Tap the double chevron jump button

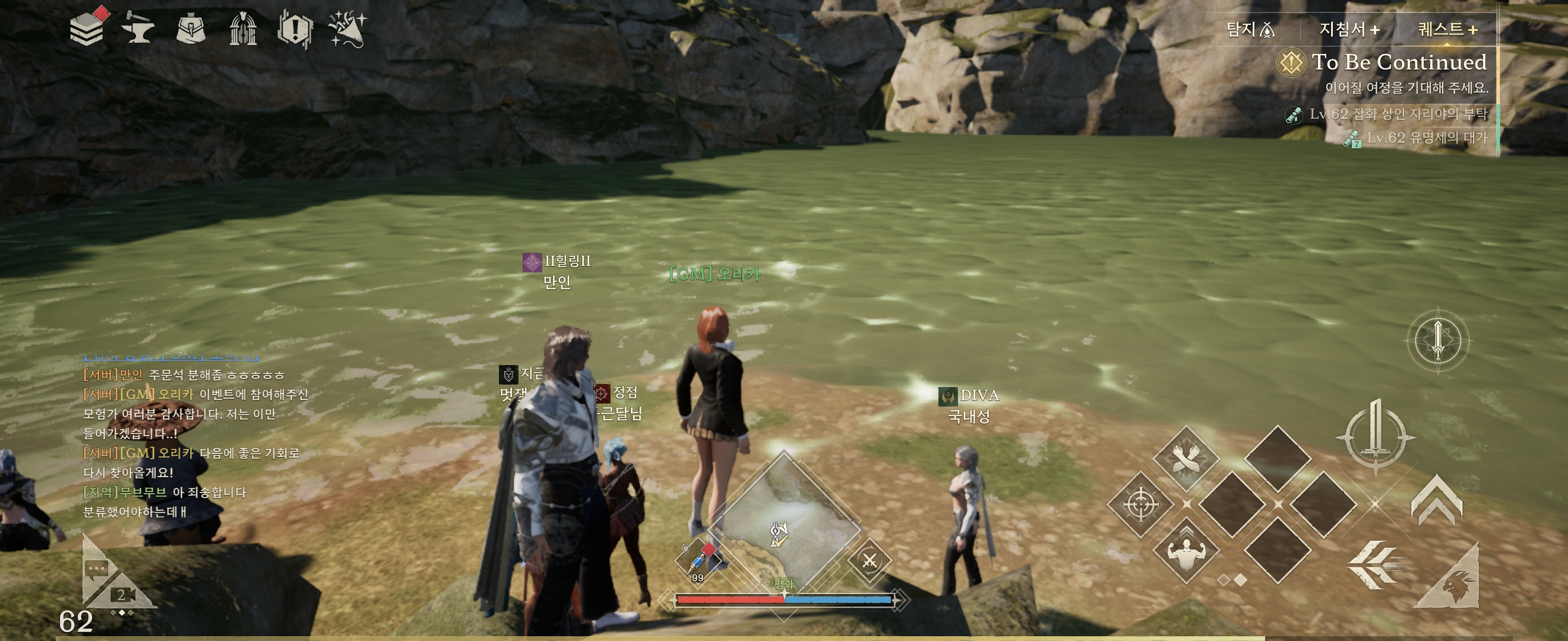click(1437, 500)
